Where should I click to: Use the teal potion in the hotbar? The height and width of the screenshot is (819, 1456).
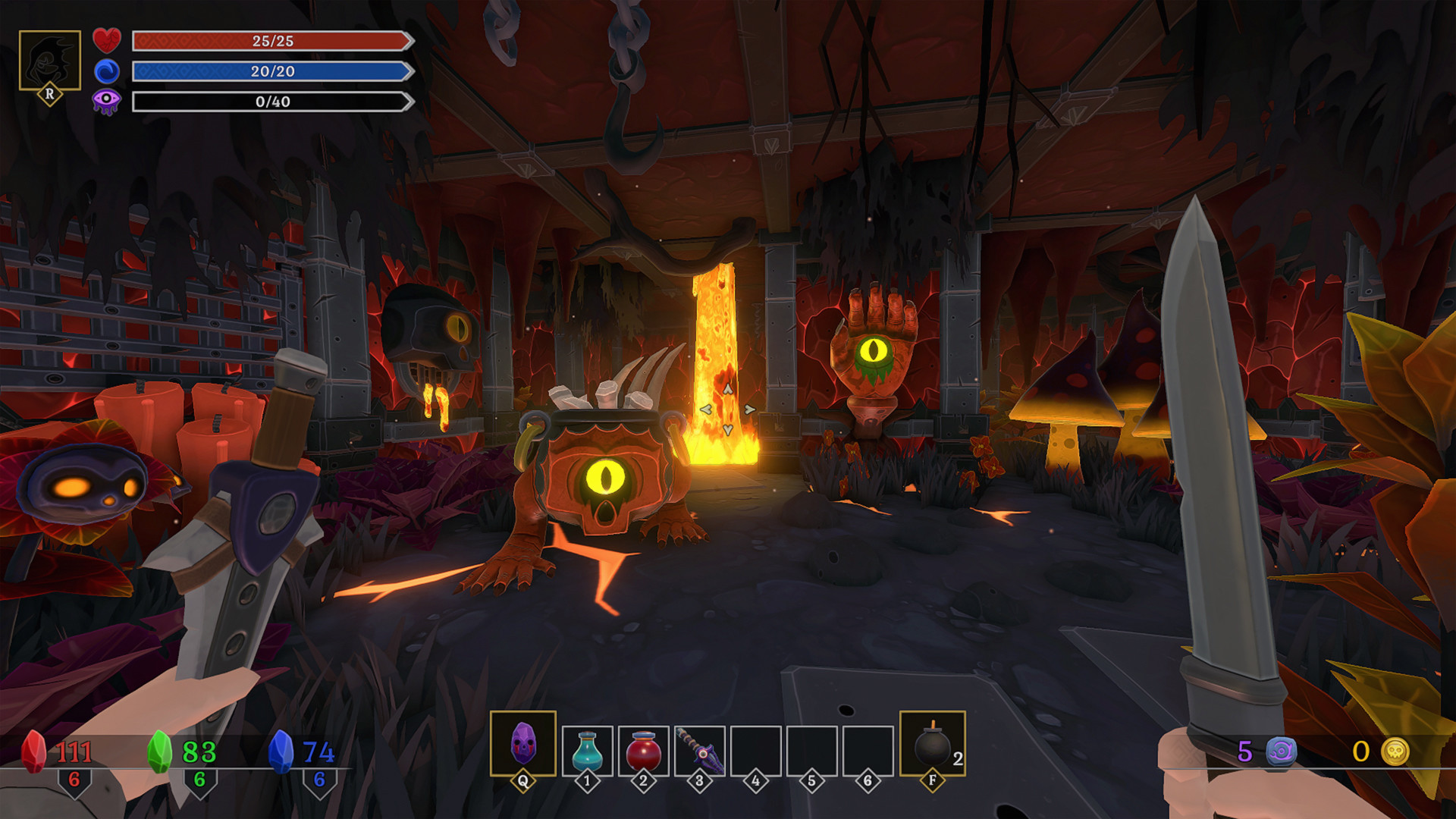587,751
